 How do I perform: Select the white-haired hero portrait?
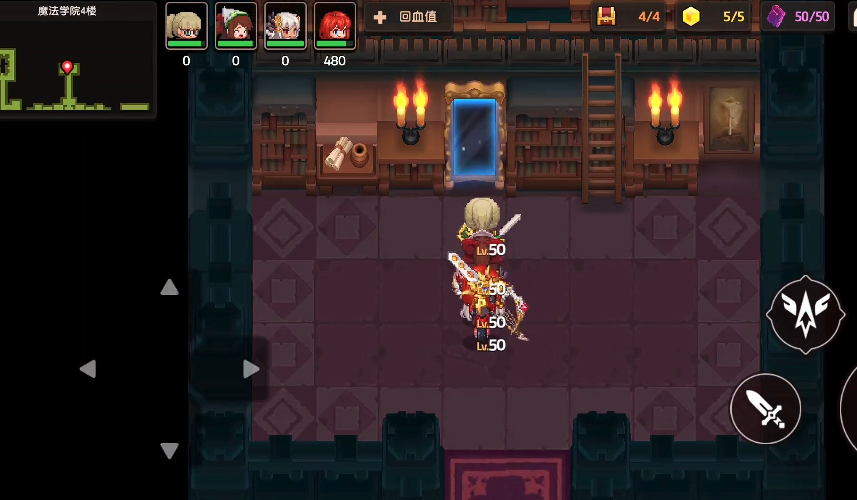pyautogui.click(x=285, y=26)
